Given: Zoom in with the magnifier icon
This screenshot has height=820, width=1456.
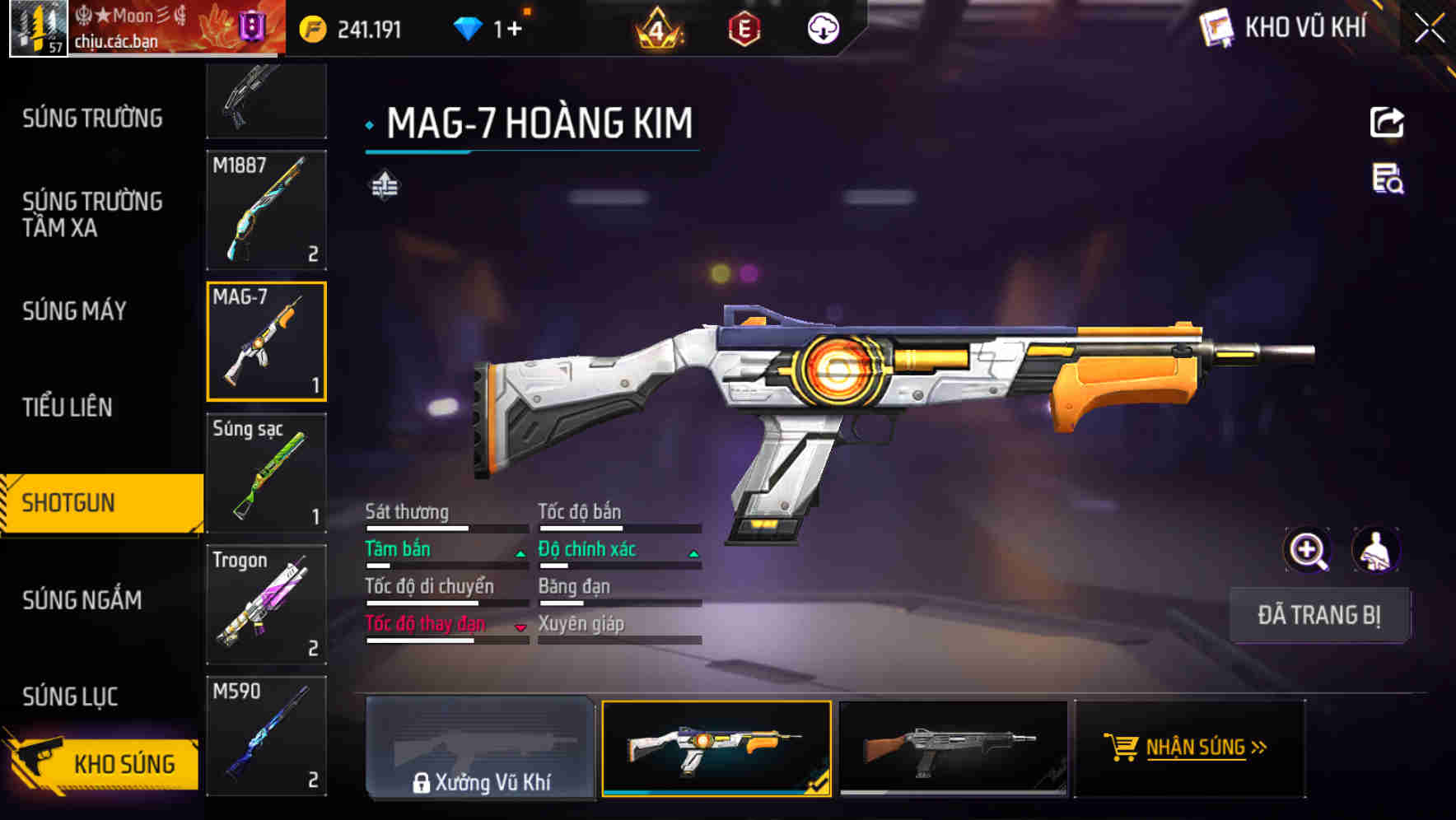Looking at the screenshot, I should click(1308, 550).
